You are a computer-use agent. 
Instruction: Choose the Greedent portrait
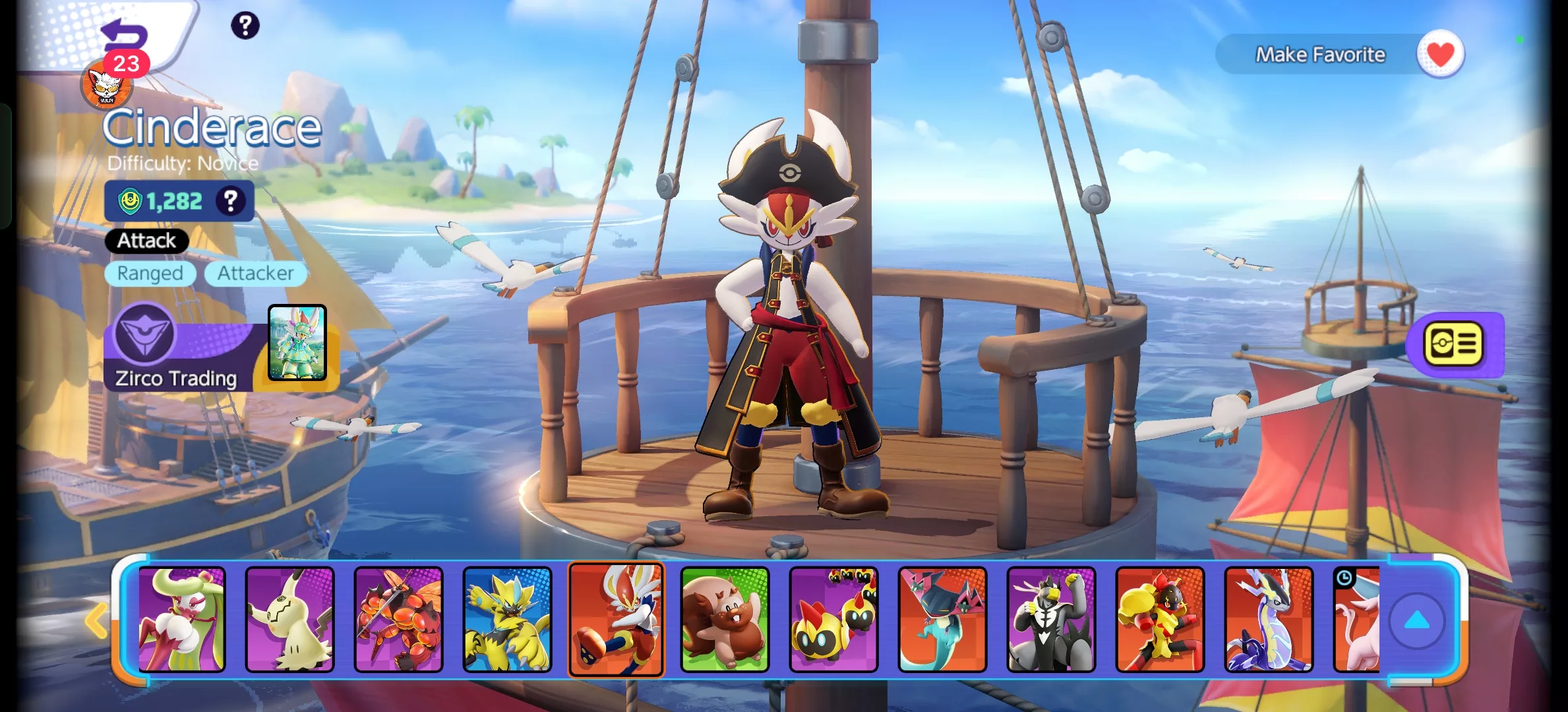(x=725, y=620)
